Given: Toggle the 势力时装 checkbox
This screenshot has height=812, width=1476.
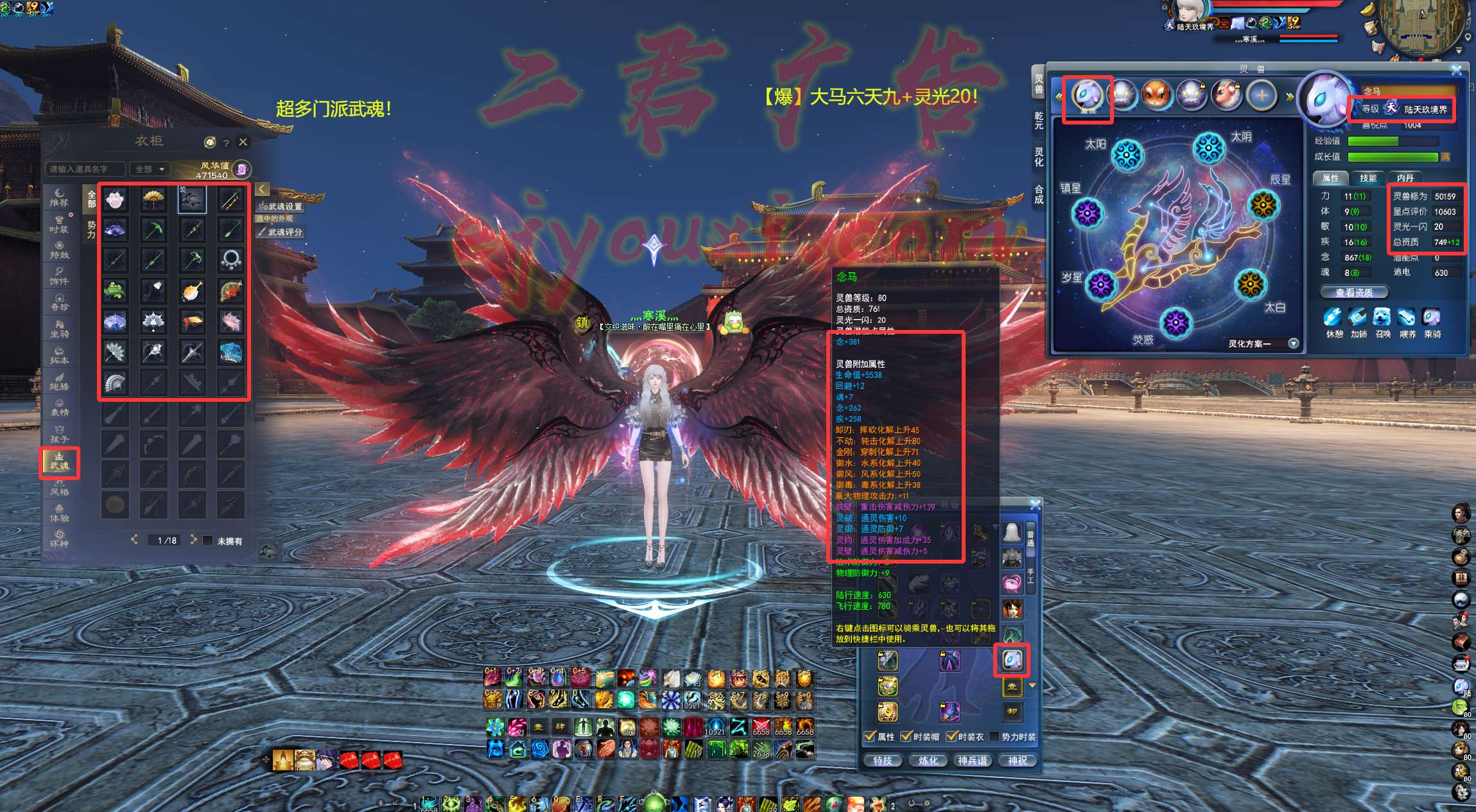Looking at the screenshot, I should (x=994, y=736).
